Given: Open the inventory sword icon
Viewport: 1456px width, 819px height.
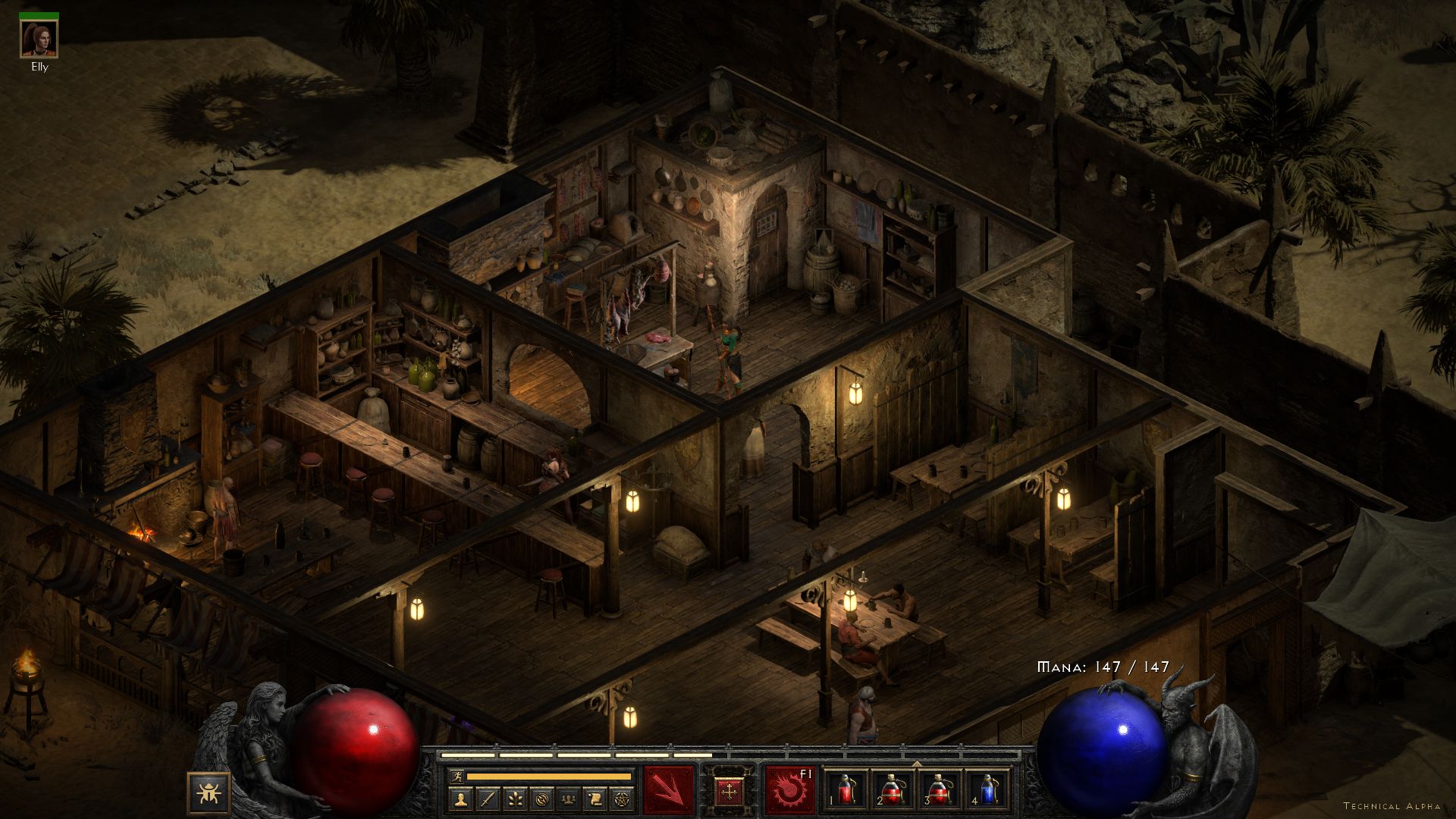Looking at the screenshot, I should 488,799.
